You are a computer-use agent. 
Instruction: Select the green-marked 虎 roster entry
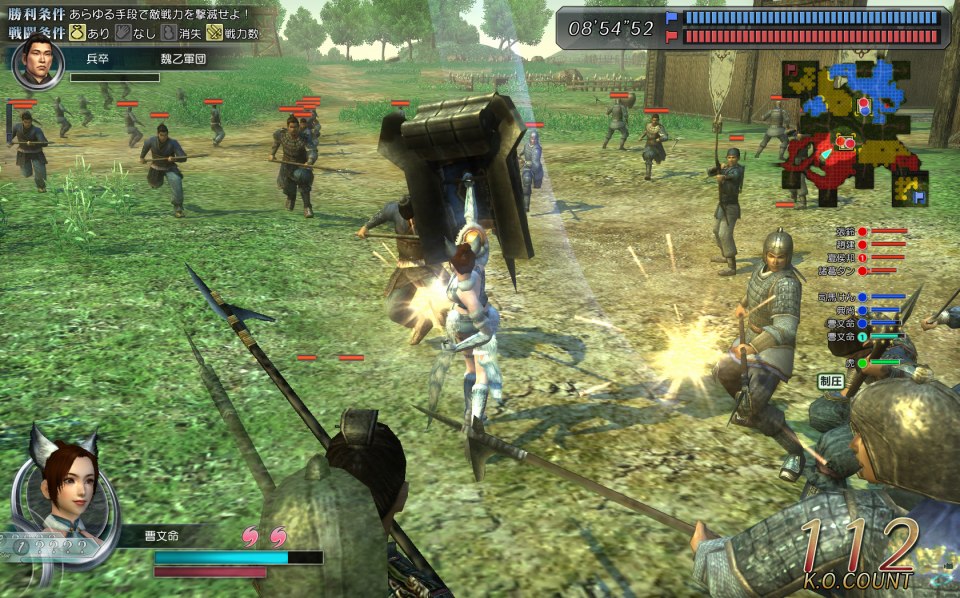[850, 363]
